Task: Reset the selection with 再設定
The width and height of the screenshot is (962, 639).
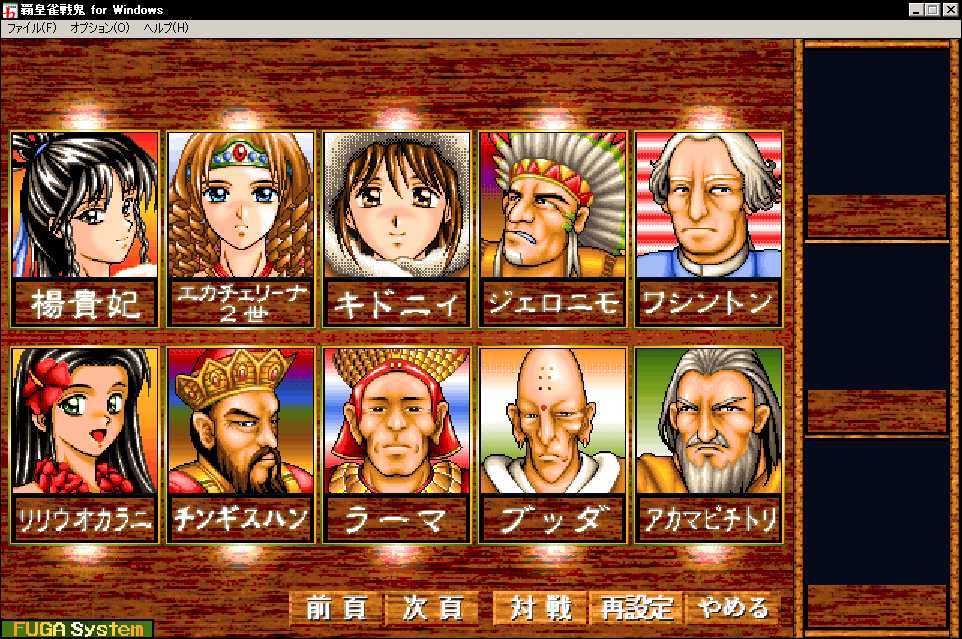Action: tap(637, 608)
